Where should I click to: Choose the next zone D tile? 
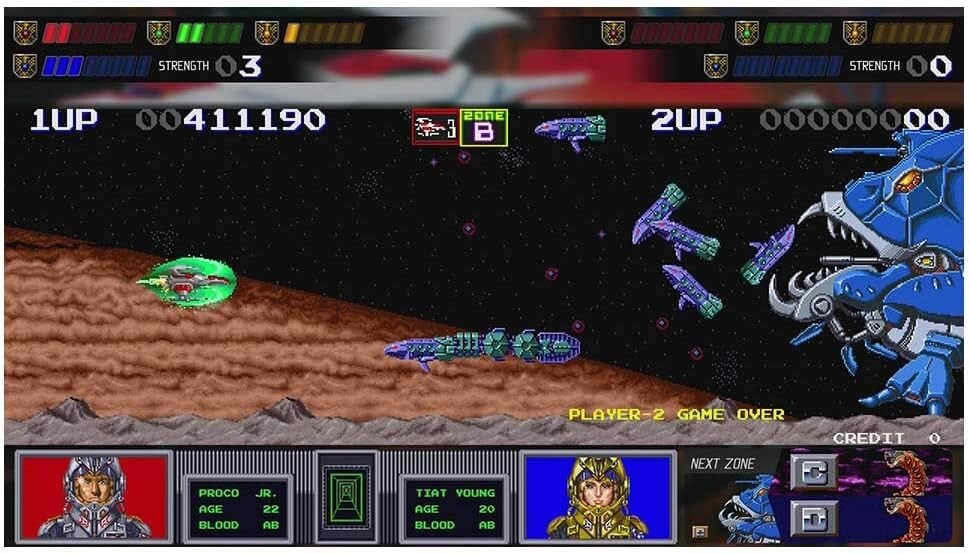[x=813, y=517]
